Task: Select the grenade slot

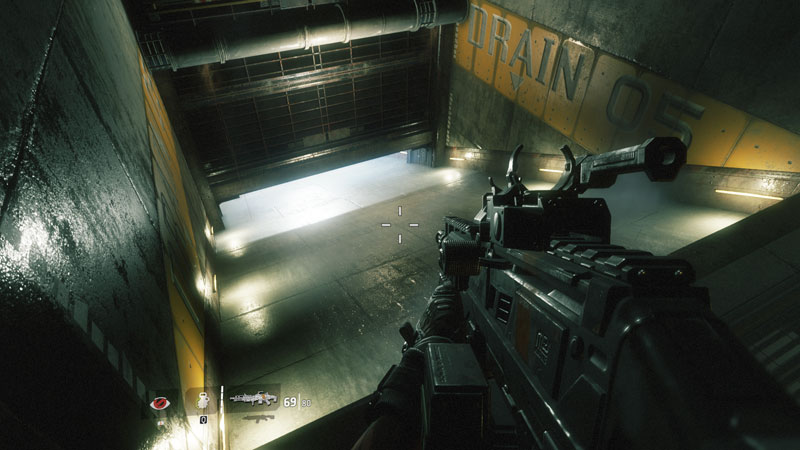Action: (x=201, y=401)
